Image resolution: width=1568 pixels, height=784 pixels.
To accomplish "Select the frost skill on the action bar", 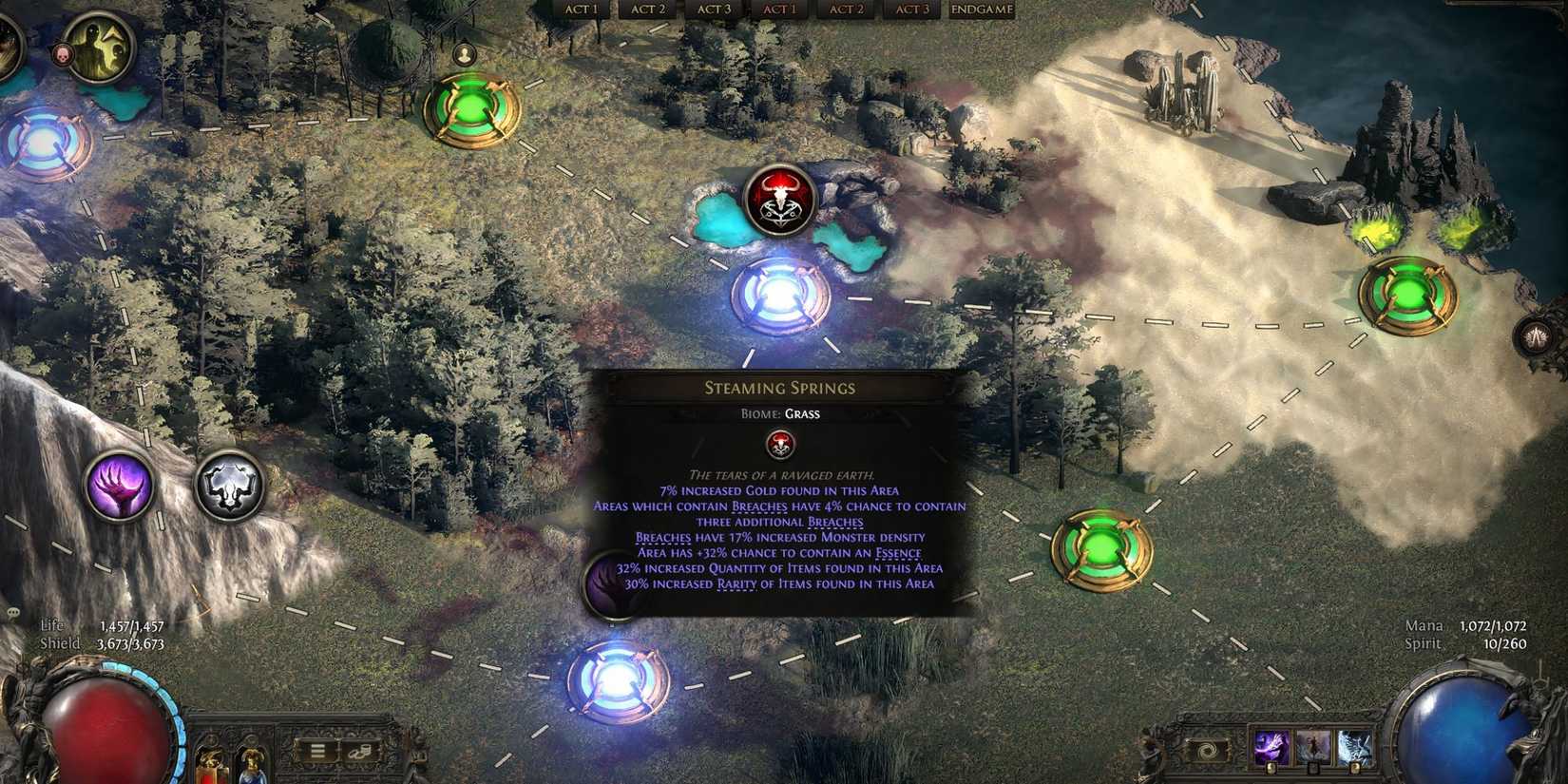I will pos(1356,747).
